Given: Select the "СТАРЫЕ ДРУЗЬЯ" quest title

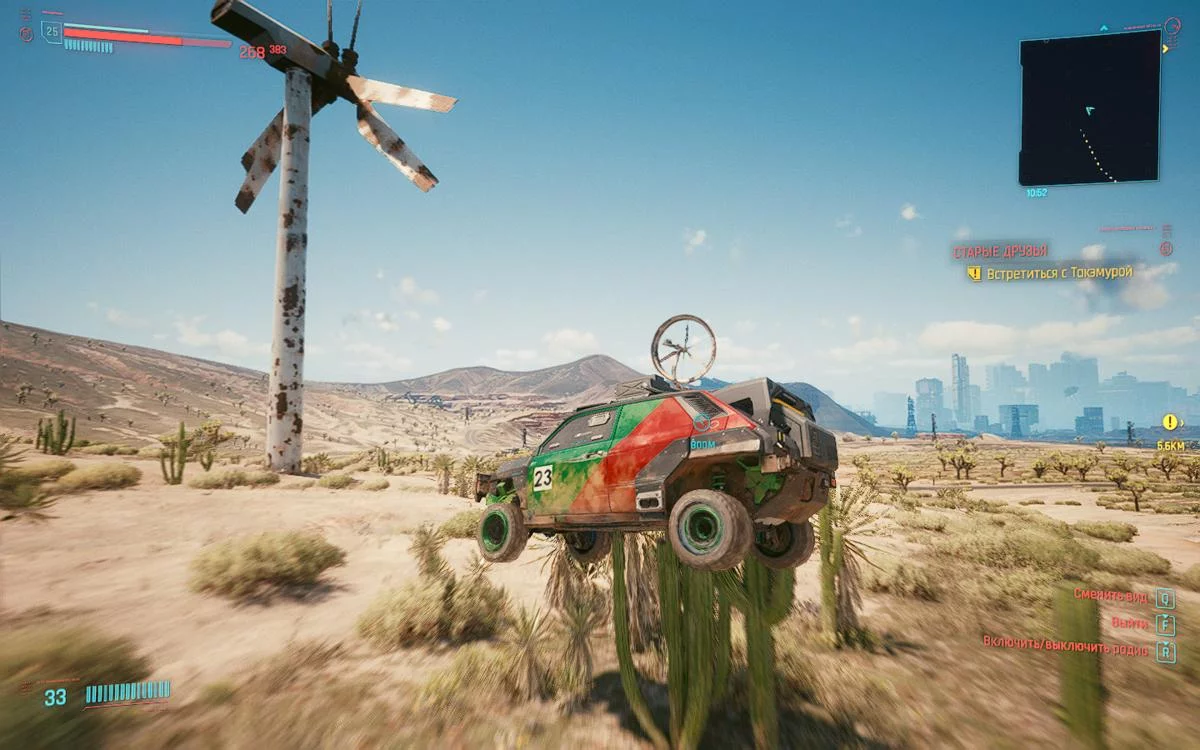Looking at the screenshot, I should pyautogui.click(x=999, y=251).
